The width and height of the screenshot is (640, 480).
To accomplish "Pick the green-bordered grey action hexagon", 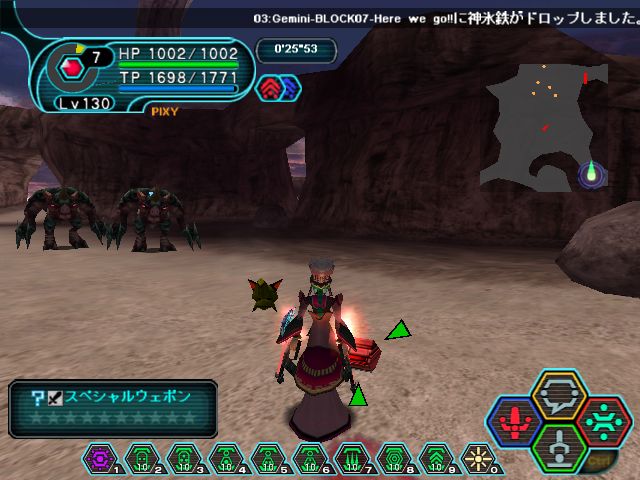I will tap(557, 444).
